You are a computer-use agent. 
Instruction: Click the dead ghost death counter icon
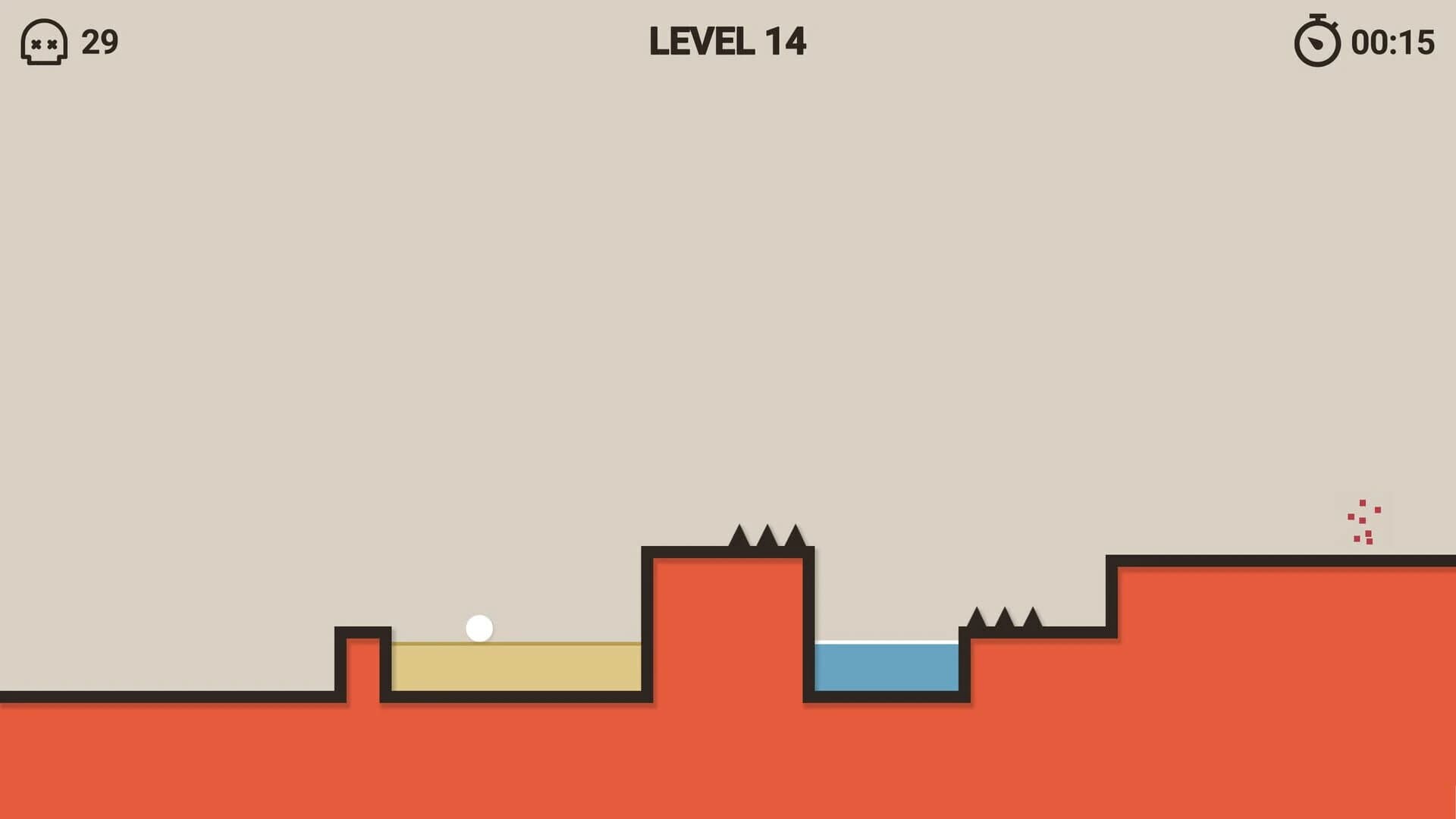[43, 42]
